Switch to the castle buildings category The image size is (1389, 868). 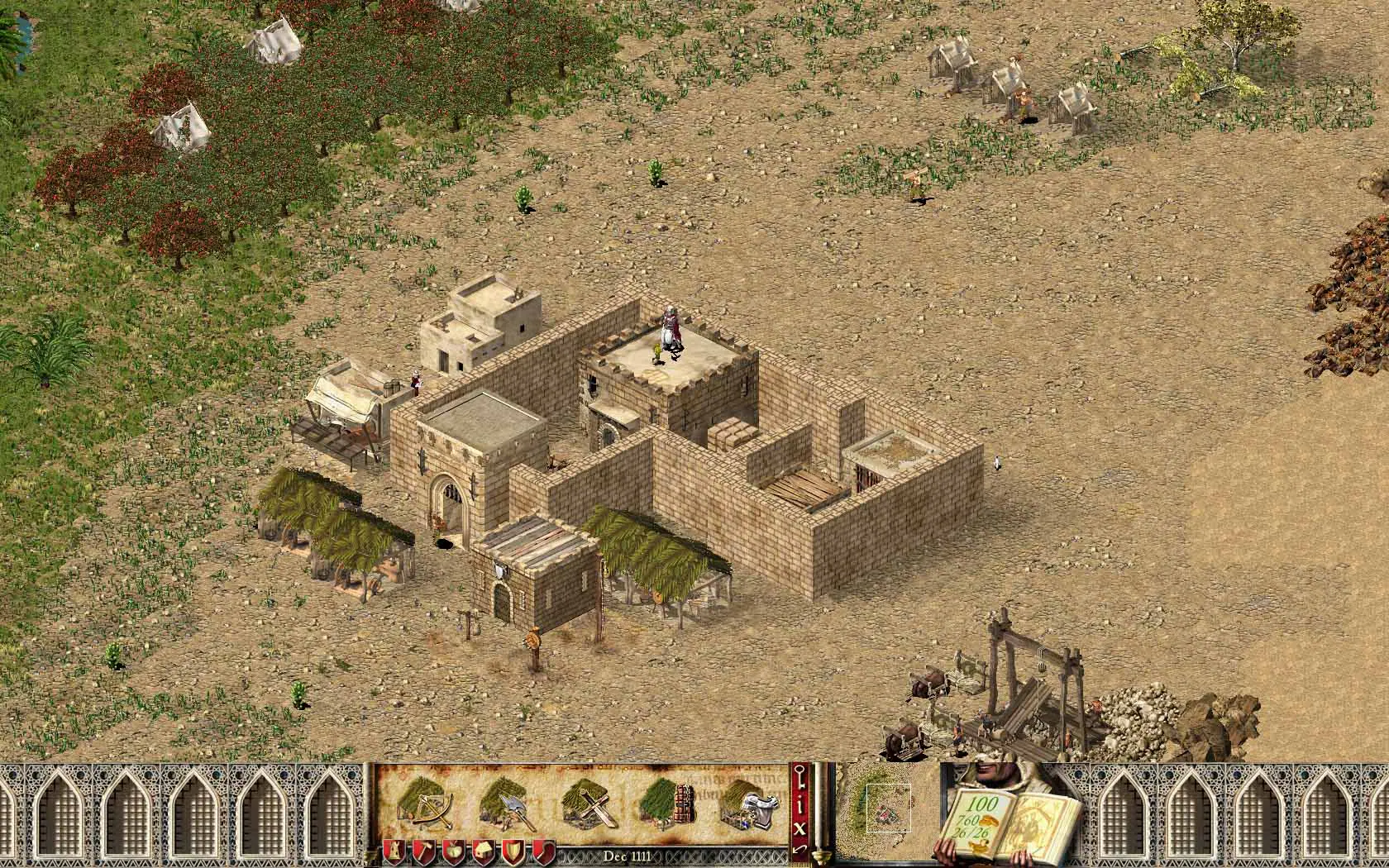coord(394,851)
